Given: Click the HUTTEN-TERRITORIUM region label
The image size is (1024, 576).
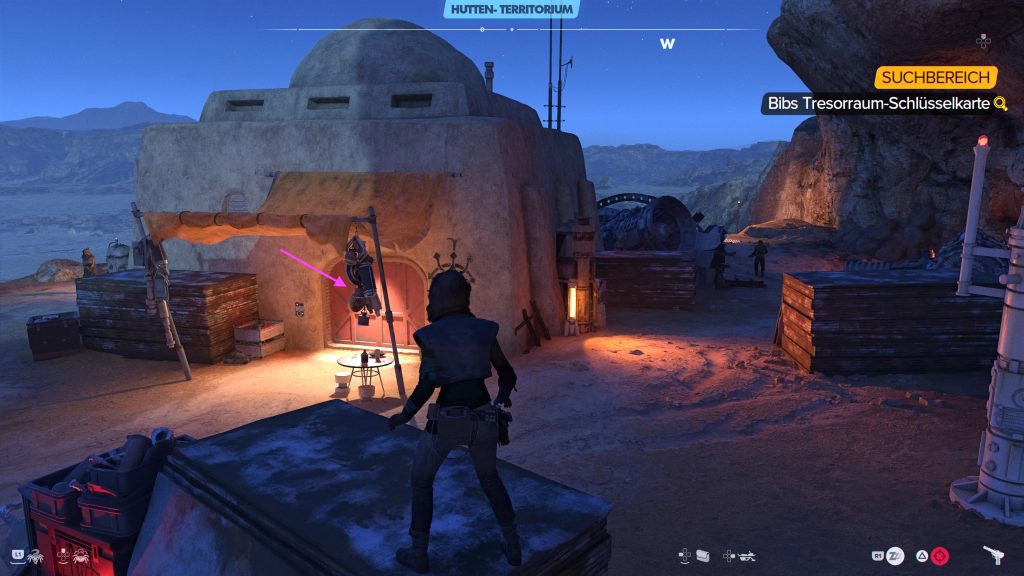Looking at the screenshot, I should 511,9.
